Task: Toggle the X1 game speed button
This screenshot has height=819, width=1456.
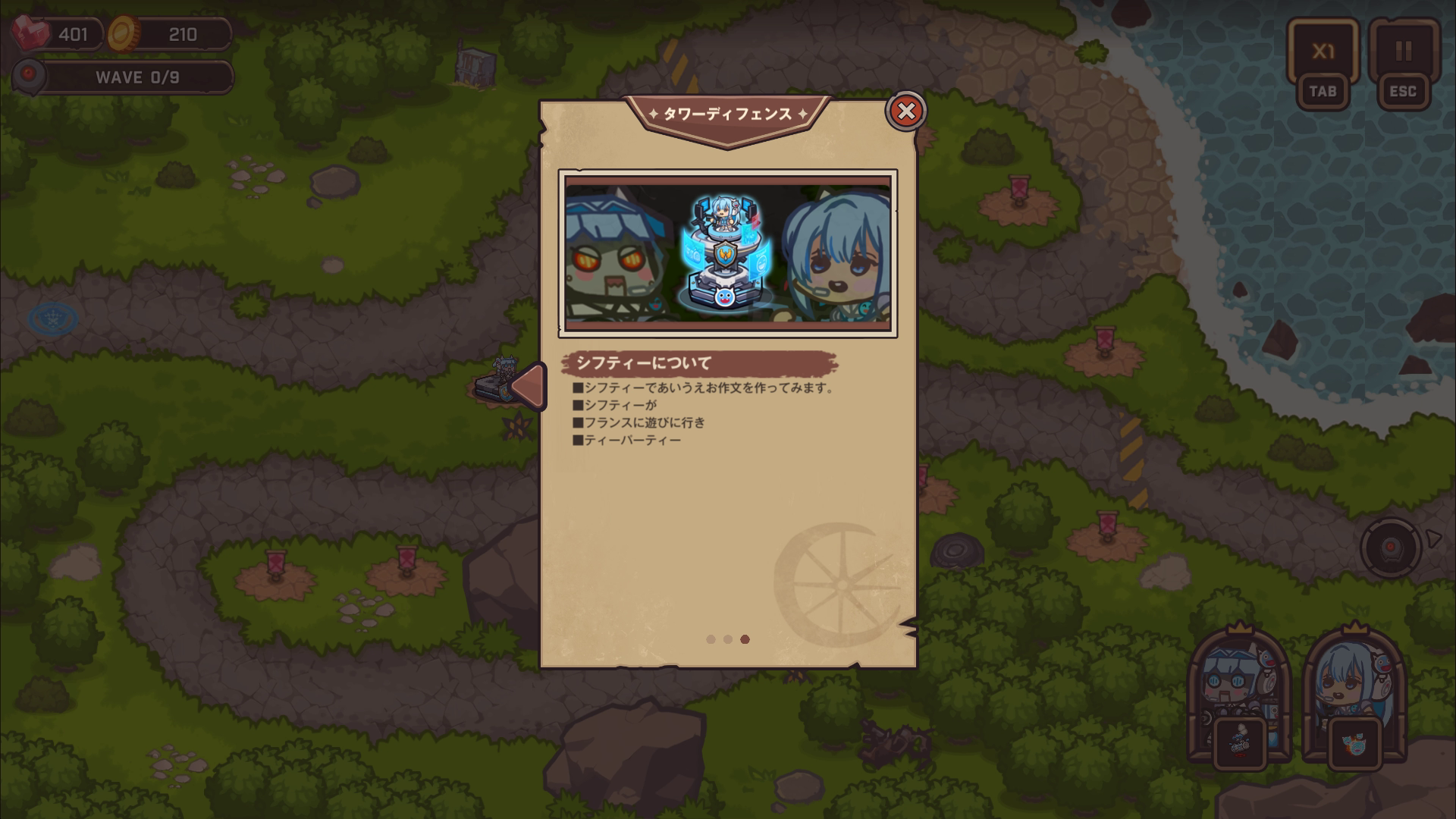Action: point(1323,52)
